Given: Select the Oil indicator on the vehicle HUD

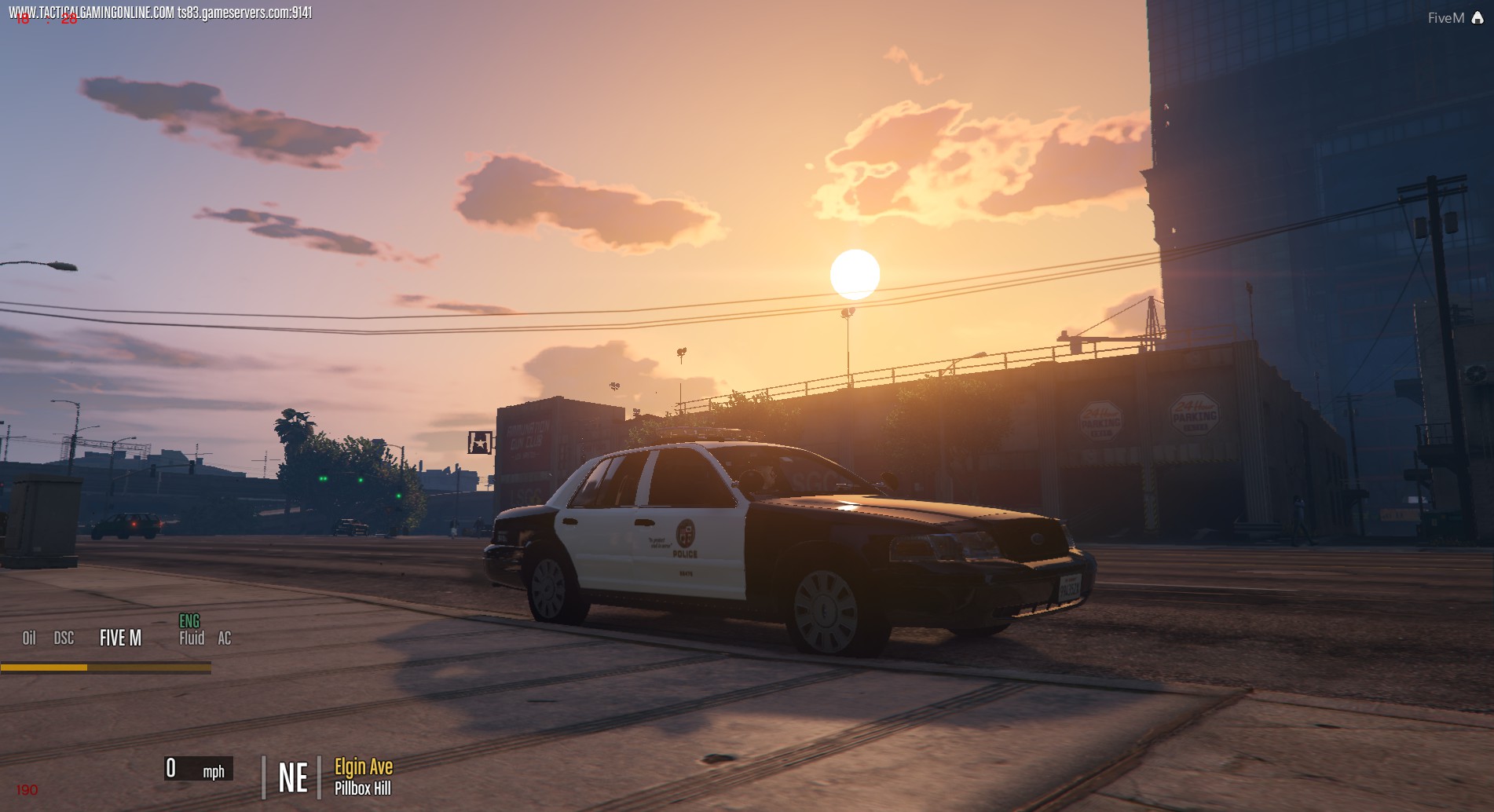Looking at the screenshot, I should pos(29,638).
